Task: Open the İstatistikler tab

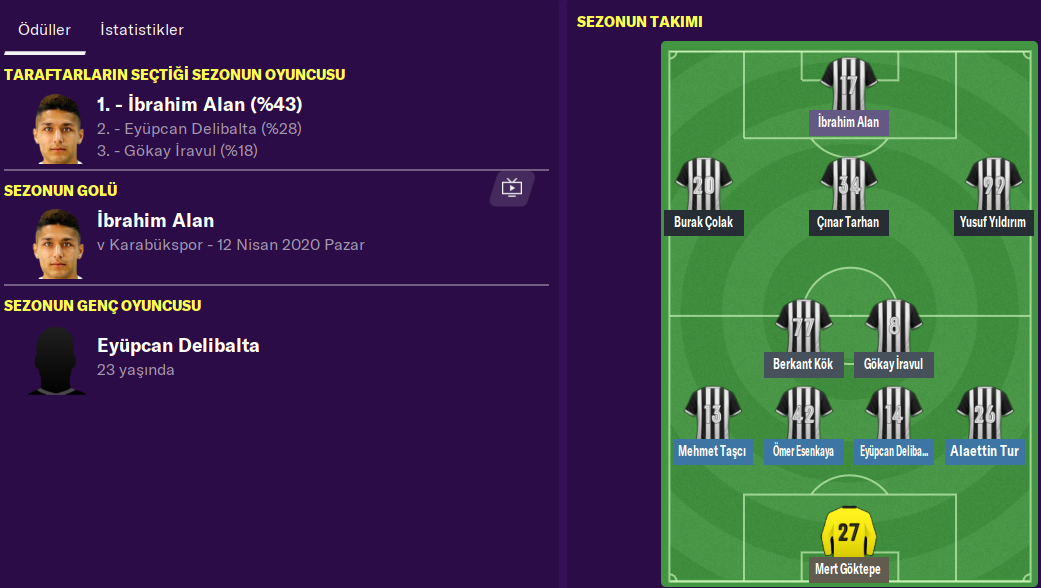Action: tap(142, 30)
